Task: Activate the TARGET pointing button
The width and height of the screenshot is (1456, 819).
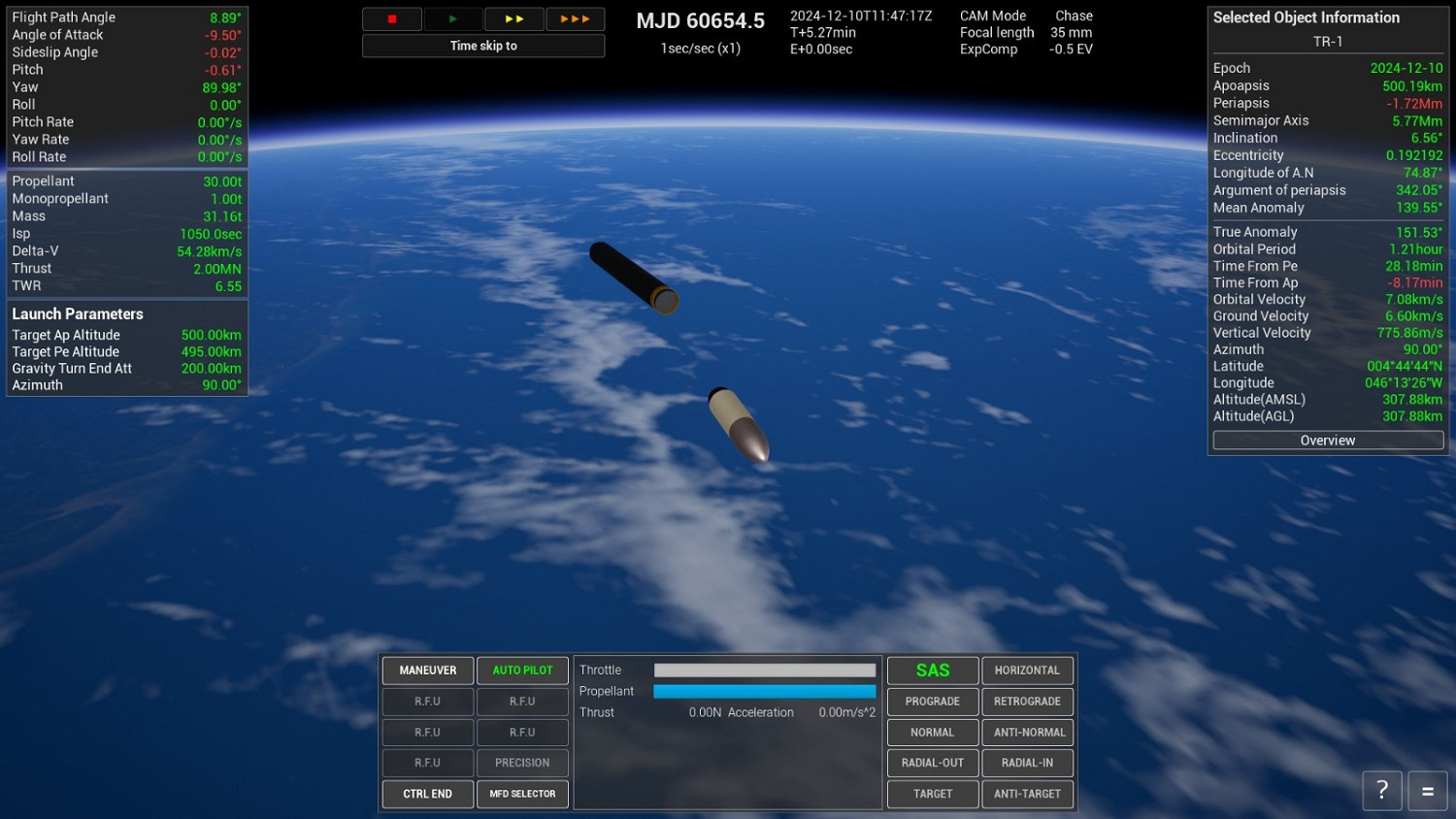Action: point(932,794)
